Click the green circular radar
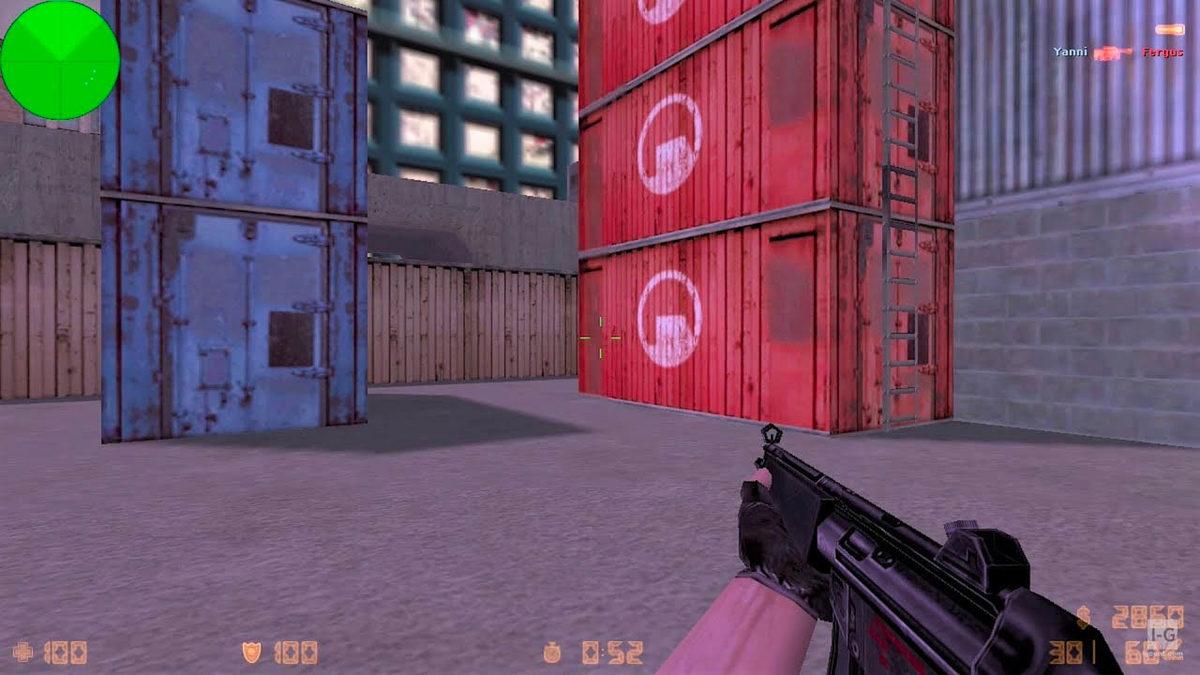1200x675 pixels. tap(59, 60)
